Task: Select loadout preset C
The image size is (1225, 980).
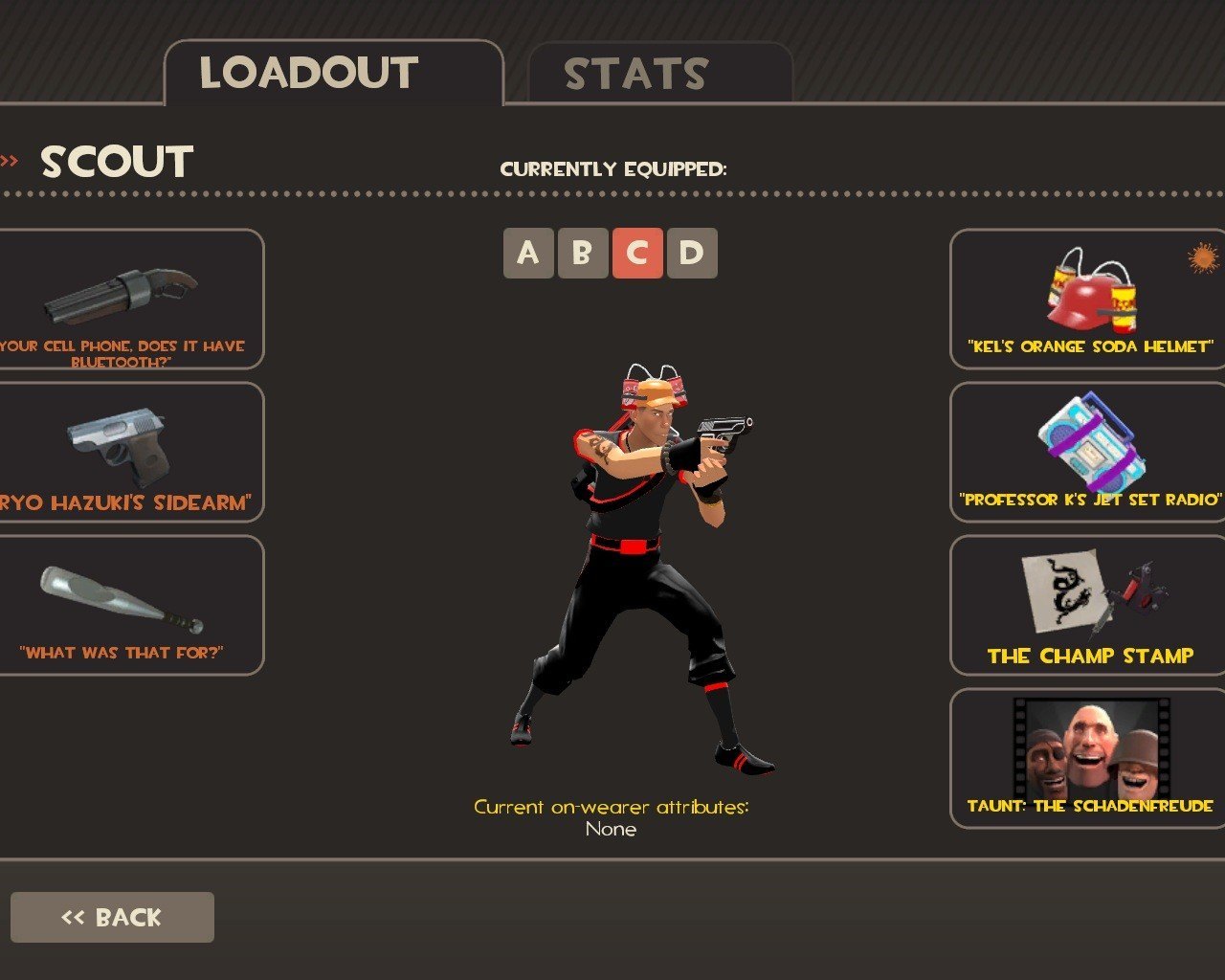Action: coord(636,254)
